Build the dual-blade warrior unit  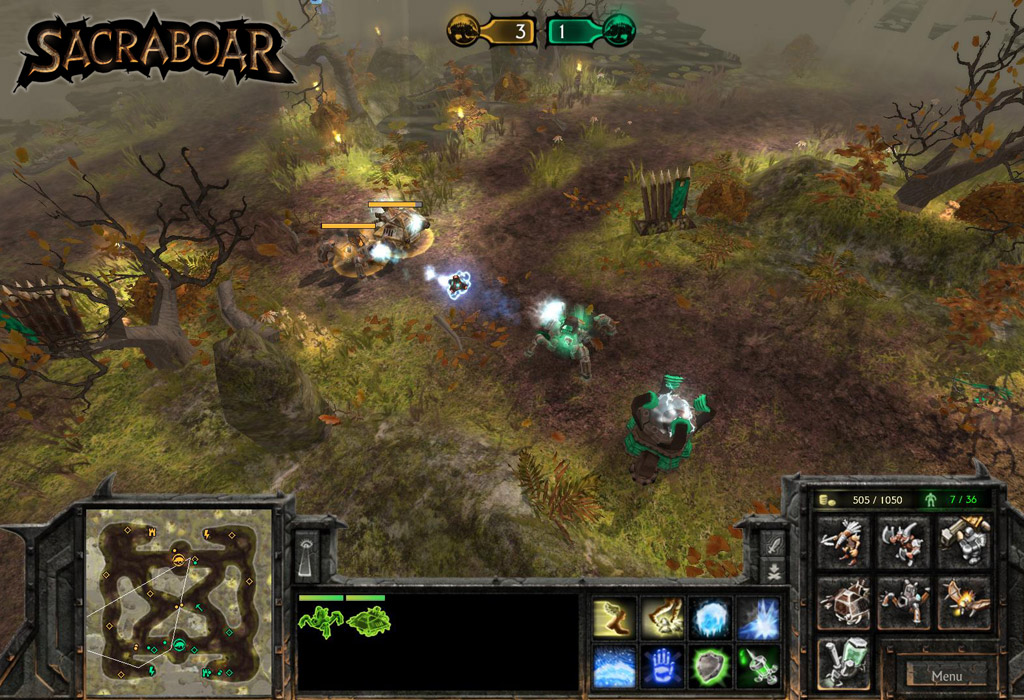[844, 542]
